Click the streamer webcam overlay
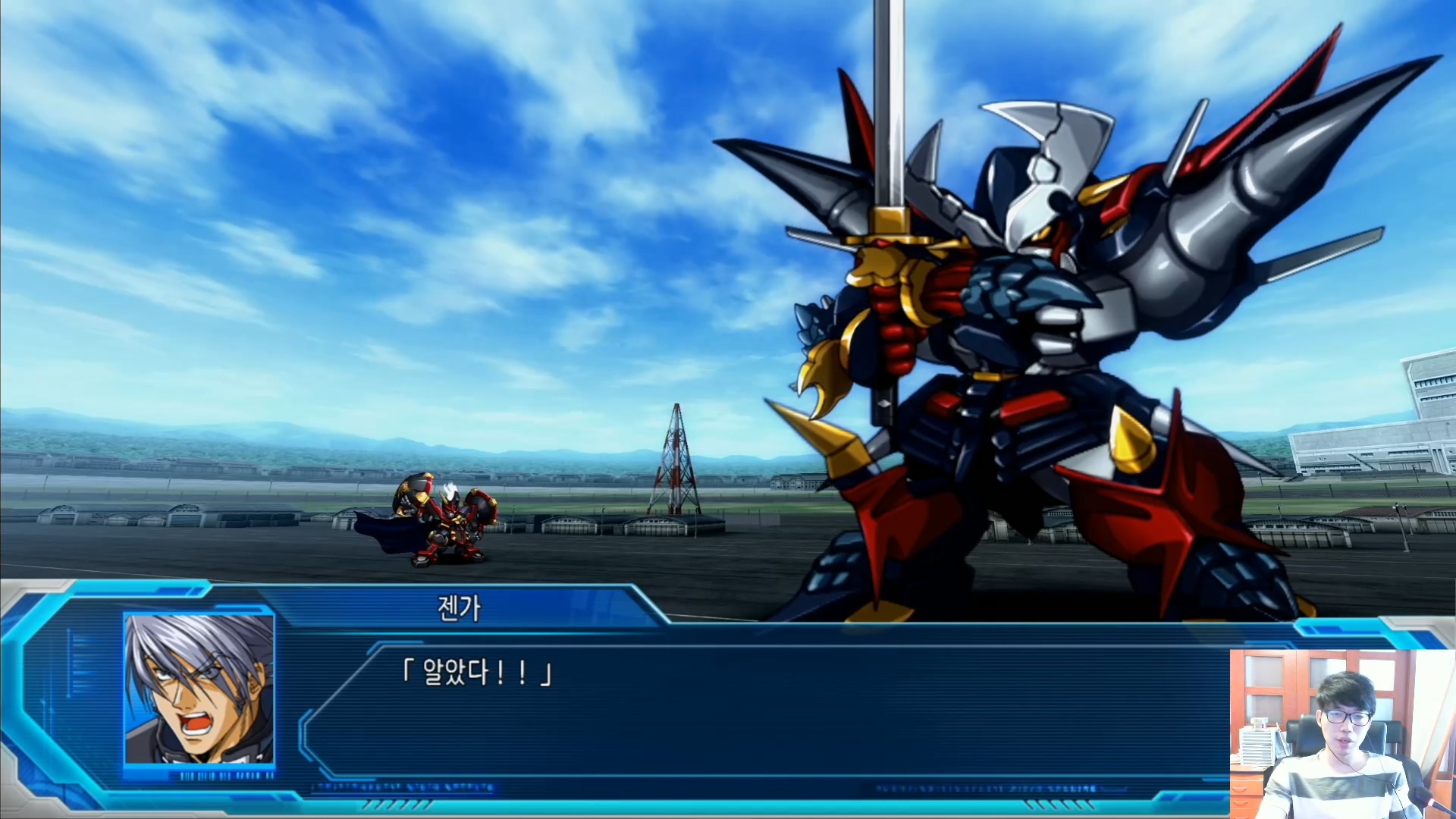The height and width of the screenshot is (819, 1456). click(x=1342, y=733)
